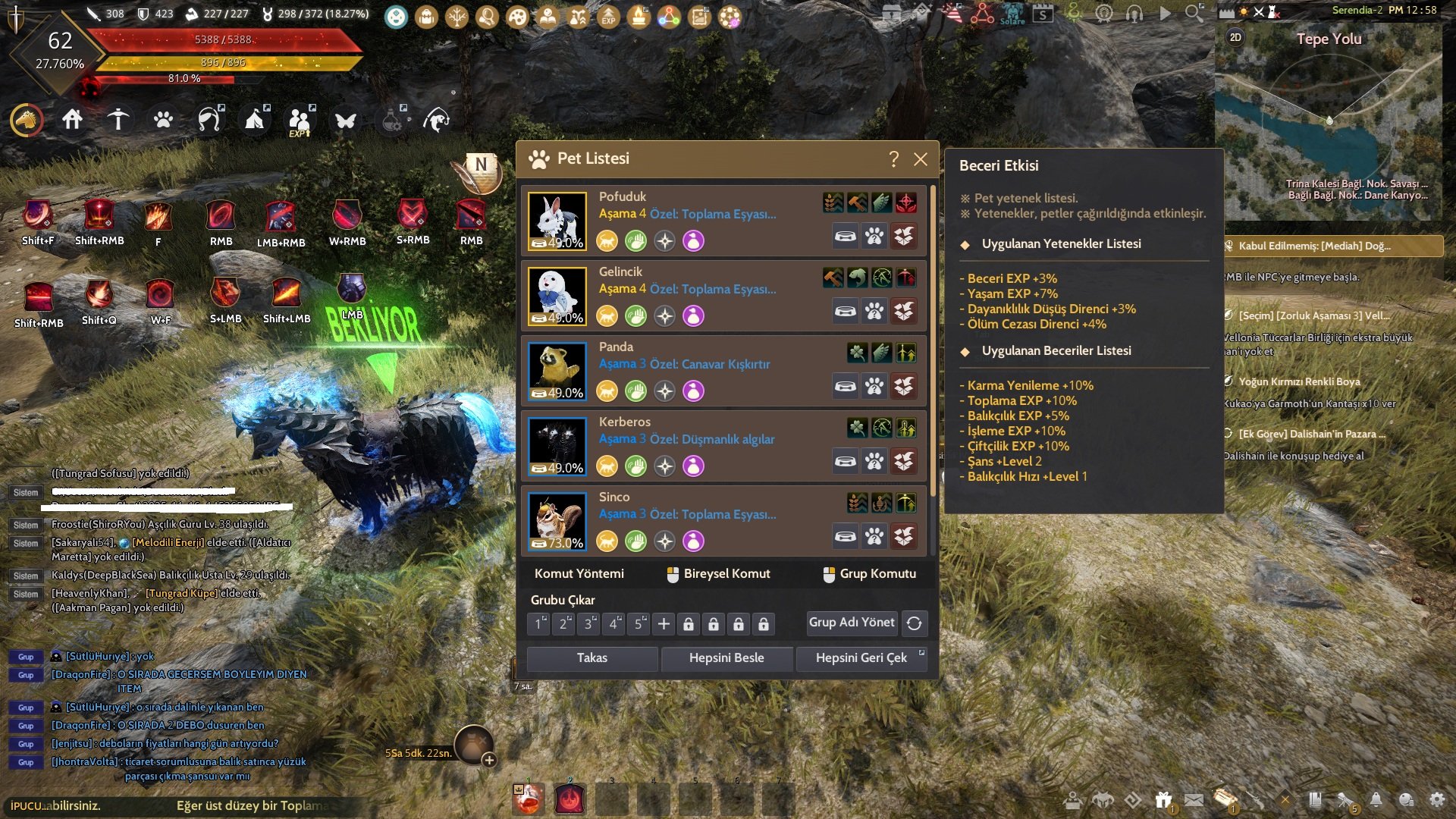Open the Pet Listesi help question mark
This screenshot has height=819, width=1456.
coord(894,159)
